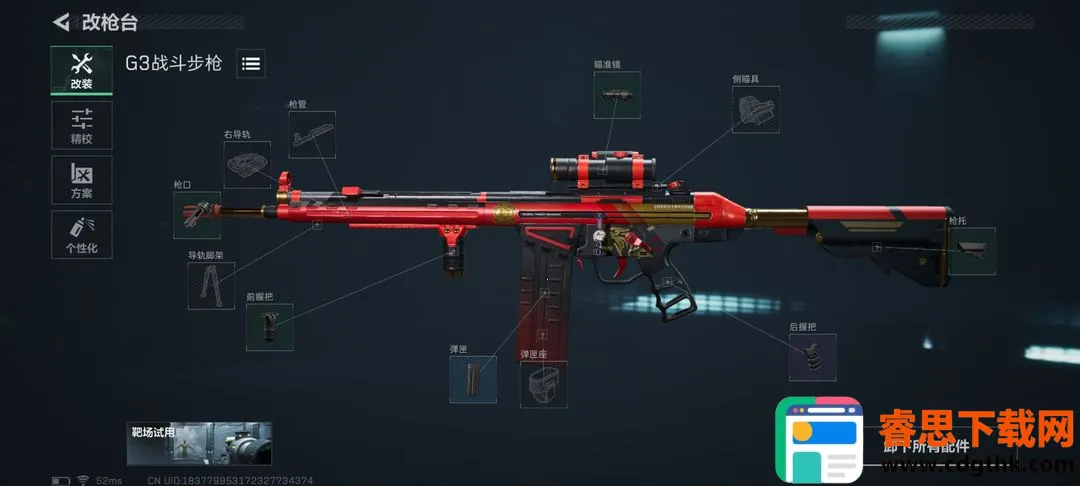Select the 瞄准镜 scope attachment slot
Viewport: 1080px width, 486px height.
coord(616,95)
